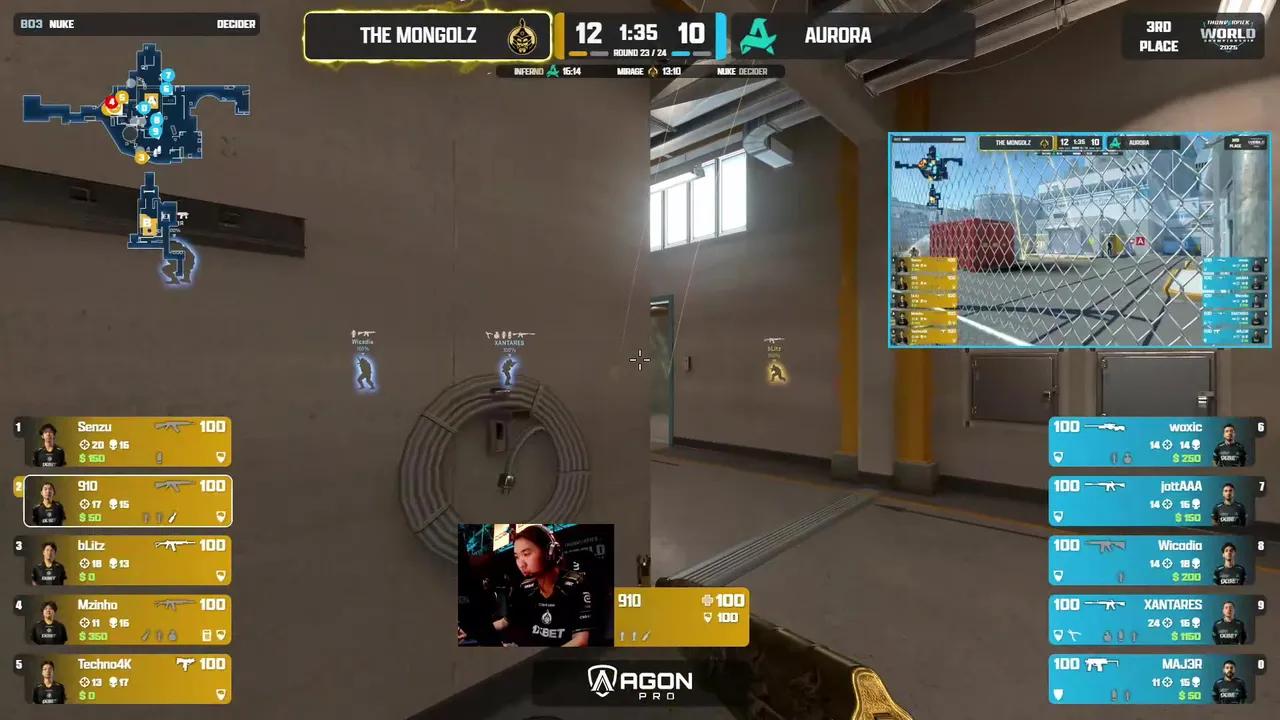
Task: Click XANTARES's defuse kit icon
Action: click(x=1073, y=635)
